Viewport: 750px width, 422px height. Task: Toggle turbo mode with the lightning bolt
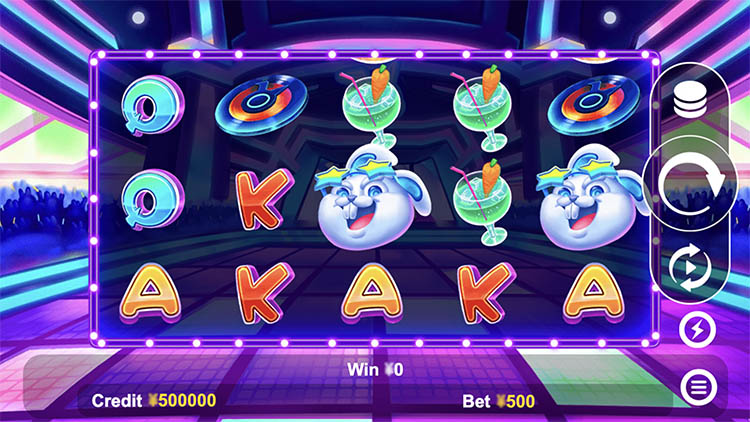[695, 328]
